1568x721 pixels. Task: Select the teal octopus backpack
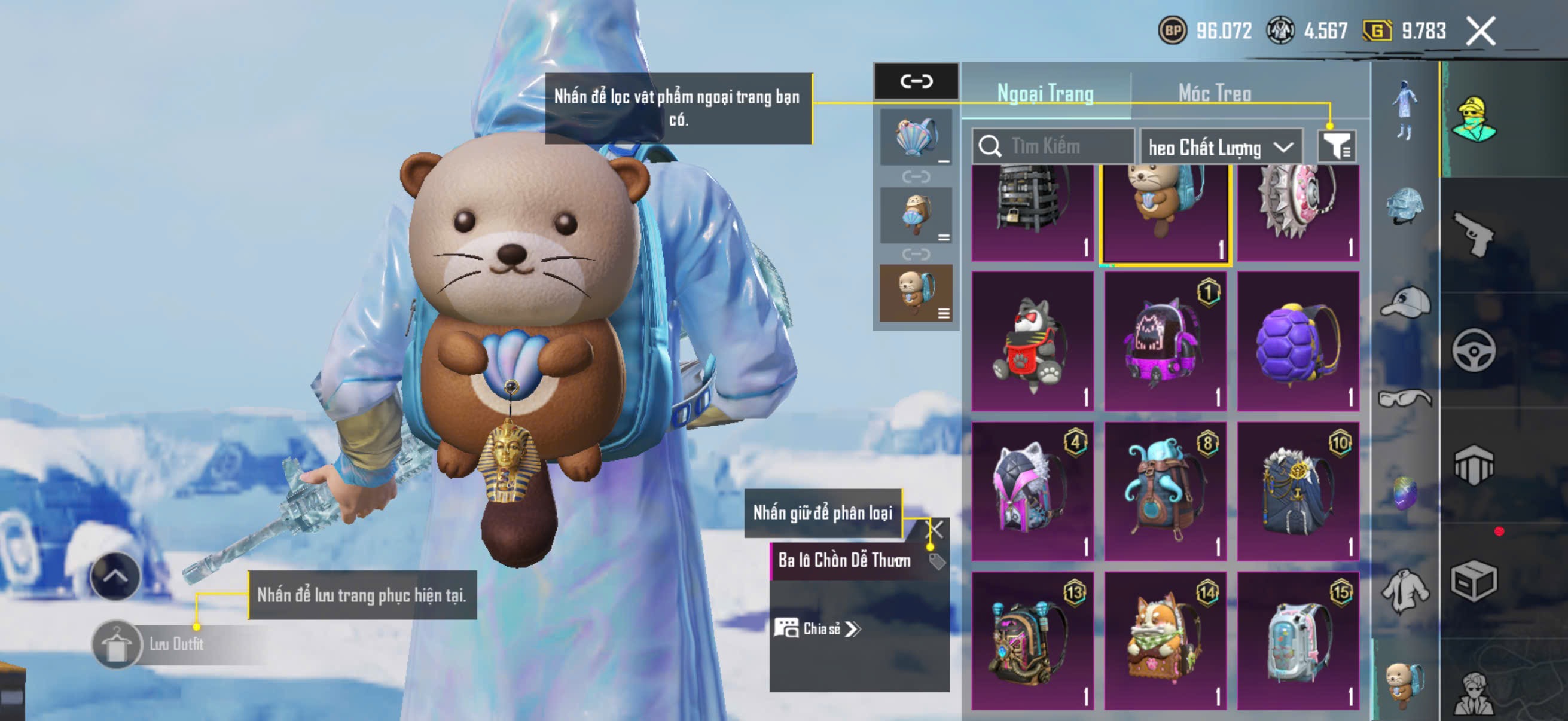tap(1164, 491)
